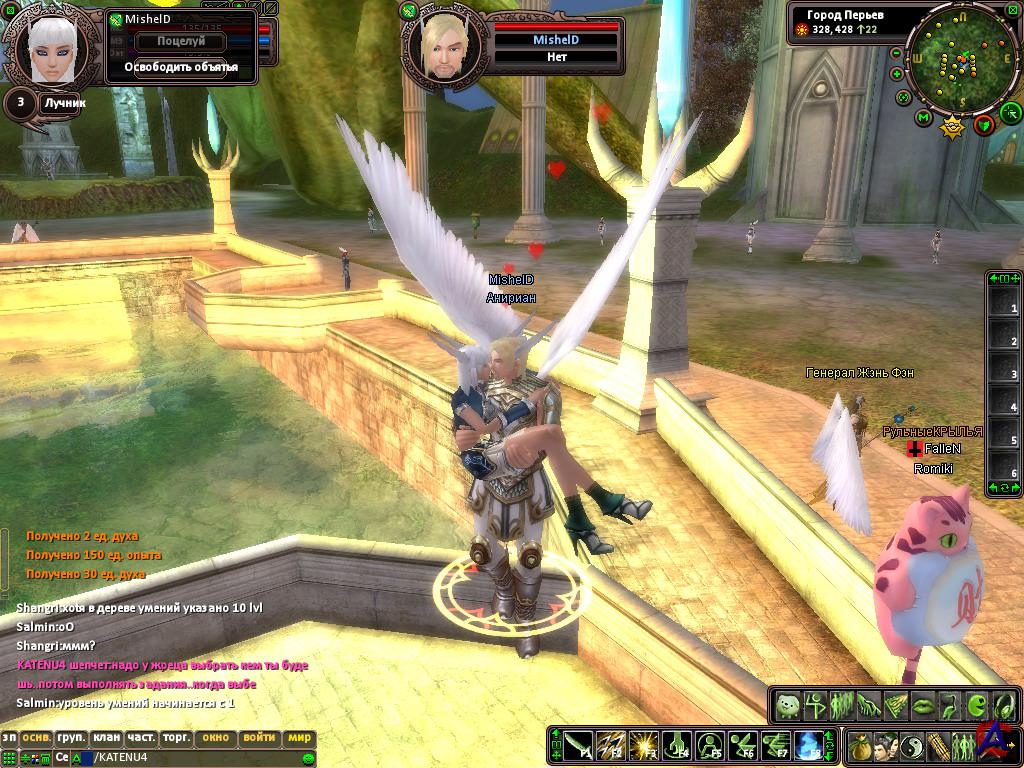Viewport: 1024px width, 768px height.
Task: Zoom in the minimap with the plus button
Action: pos(898,74)
